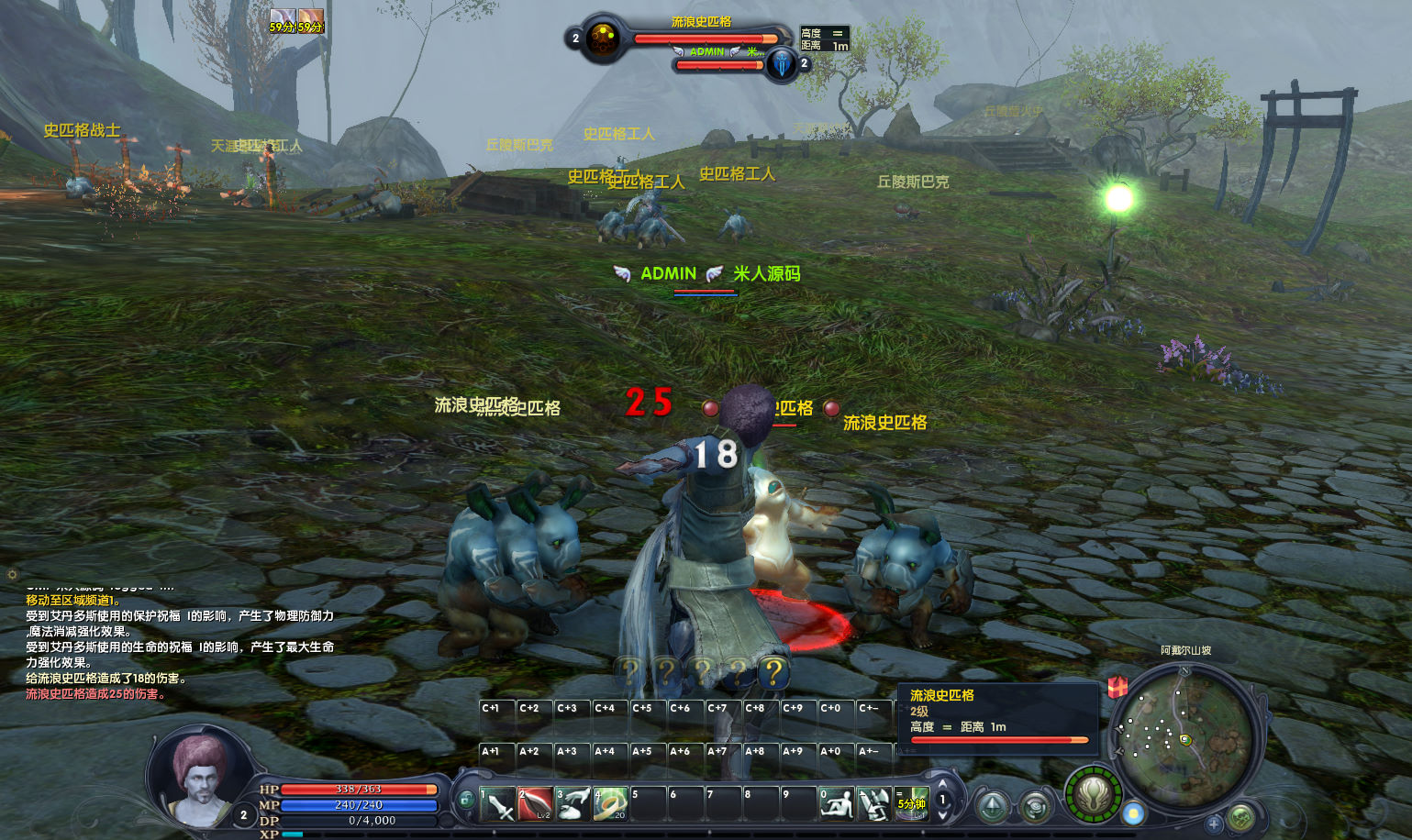Use the green beam skill with 5-minute cooldown

pos(912,804)
